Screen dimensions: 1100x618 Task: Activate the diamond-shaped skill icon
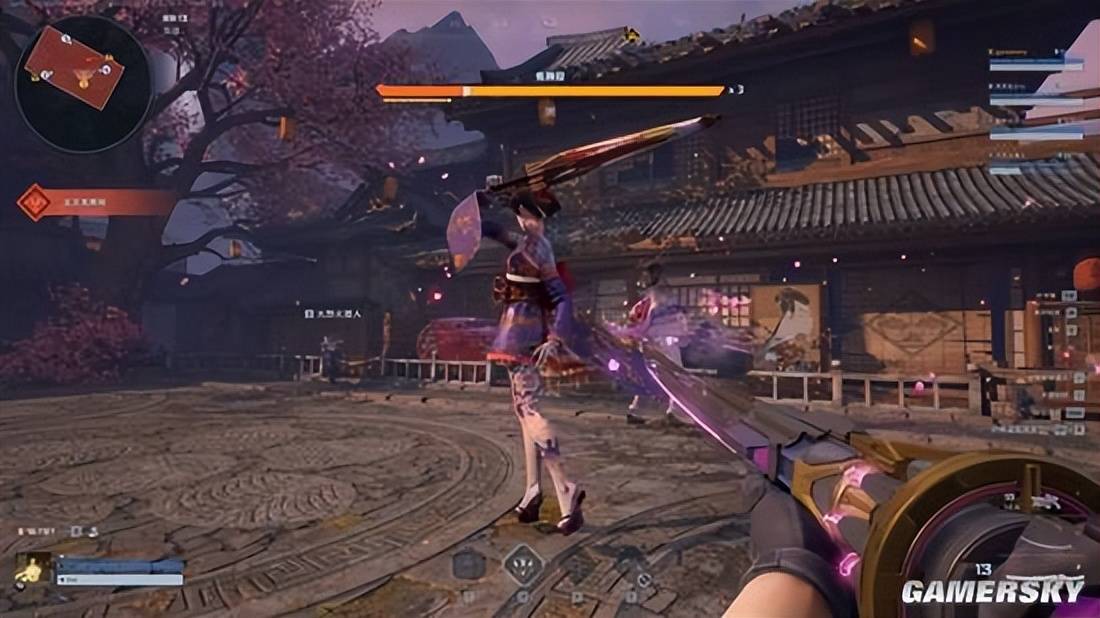point(522,565)
